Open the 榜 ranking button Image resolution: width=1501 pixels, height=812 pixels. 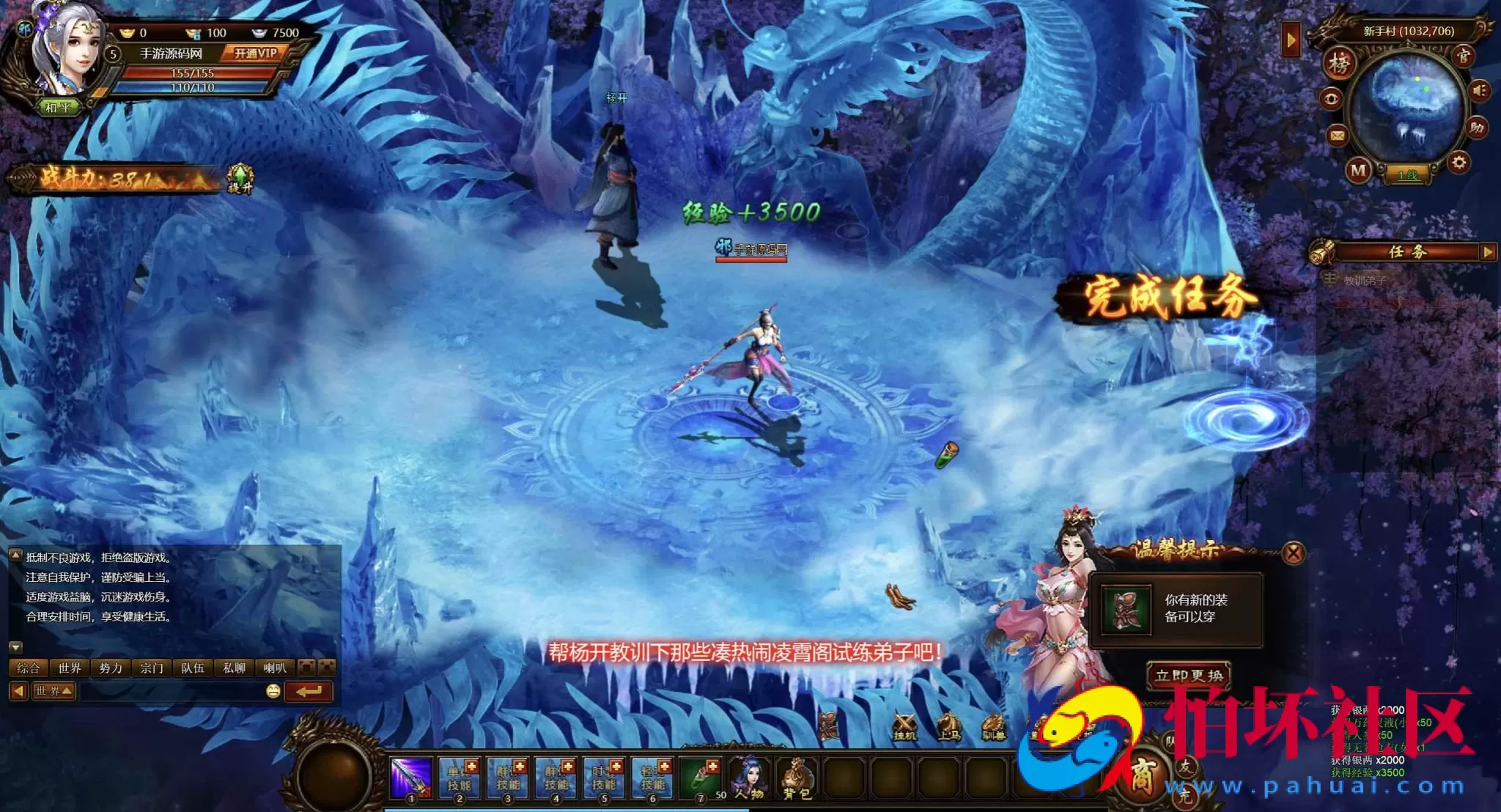click(x=1338, y=65)
